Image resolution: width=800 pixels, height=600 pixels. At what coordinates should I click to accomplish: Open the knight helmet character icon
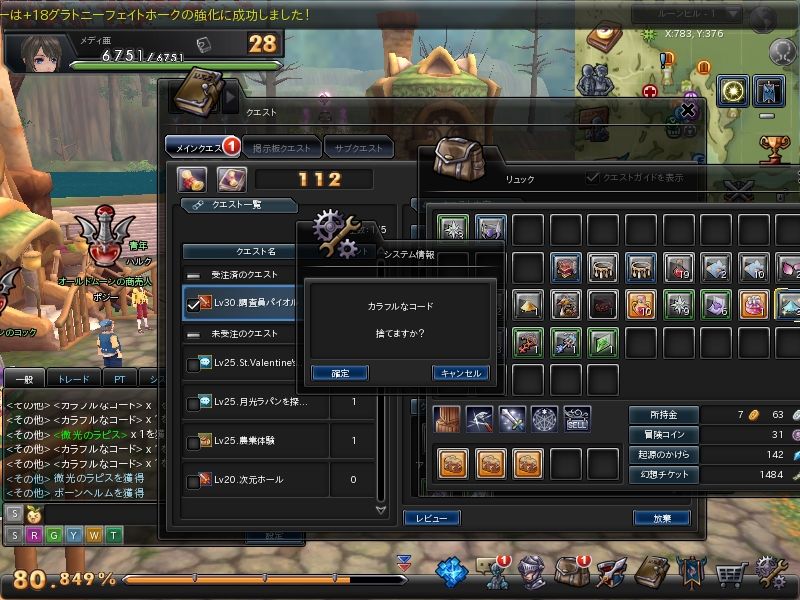[x=531, y=572]
